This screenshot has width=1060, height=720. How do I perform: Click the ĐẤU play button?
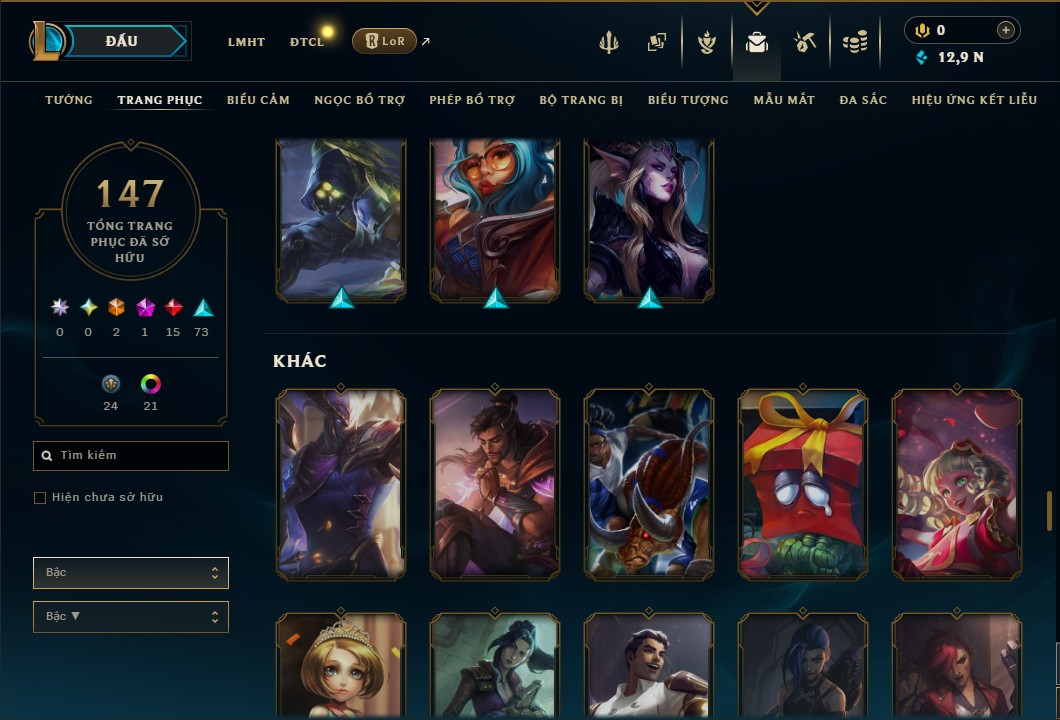[x=121, y=41]
